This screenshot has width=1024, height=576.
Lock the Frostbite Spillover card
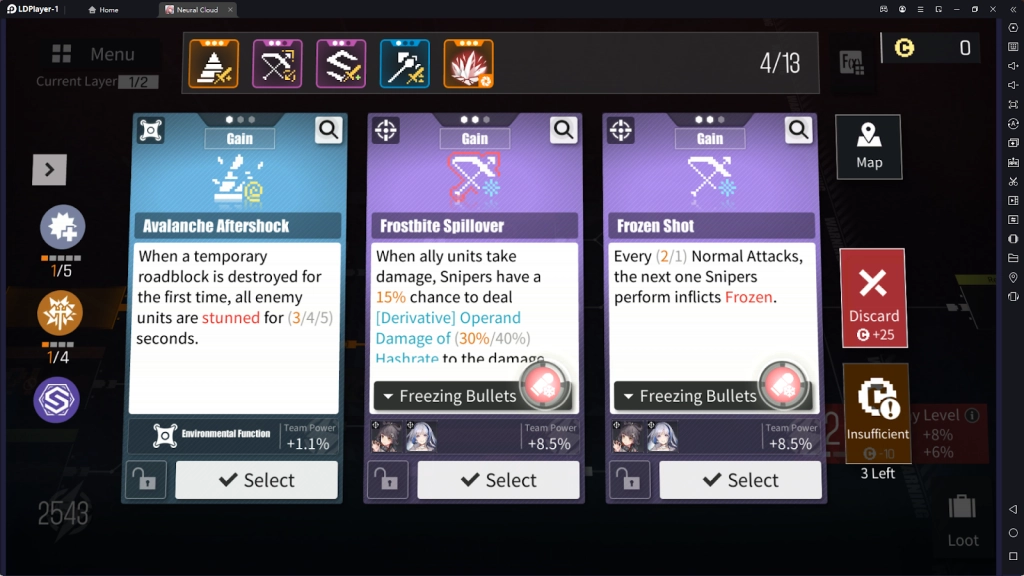(x=388, y=480)
